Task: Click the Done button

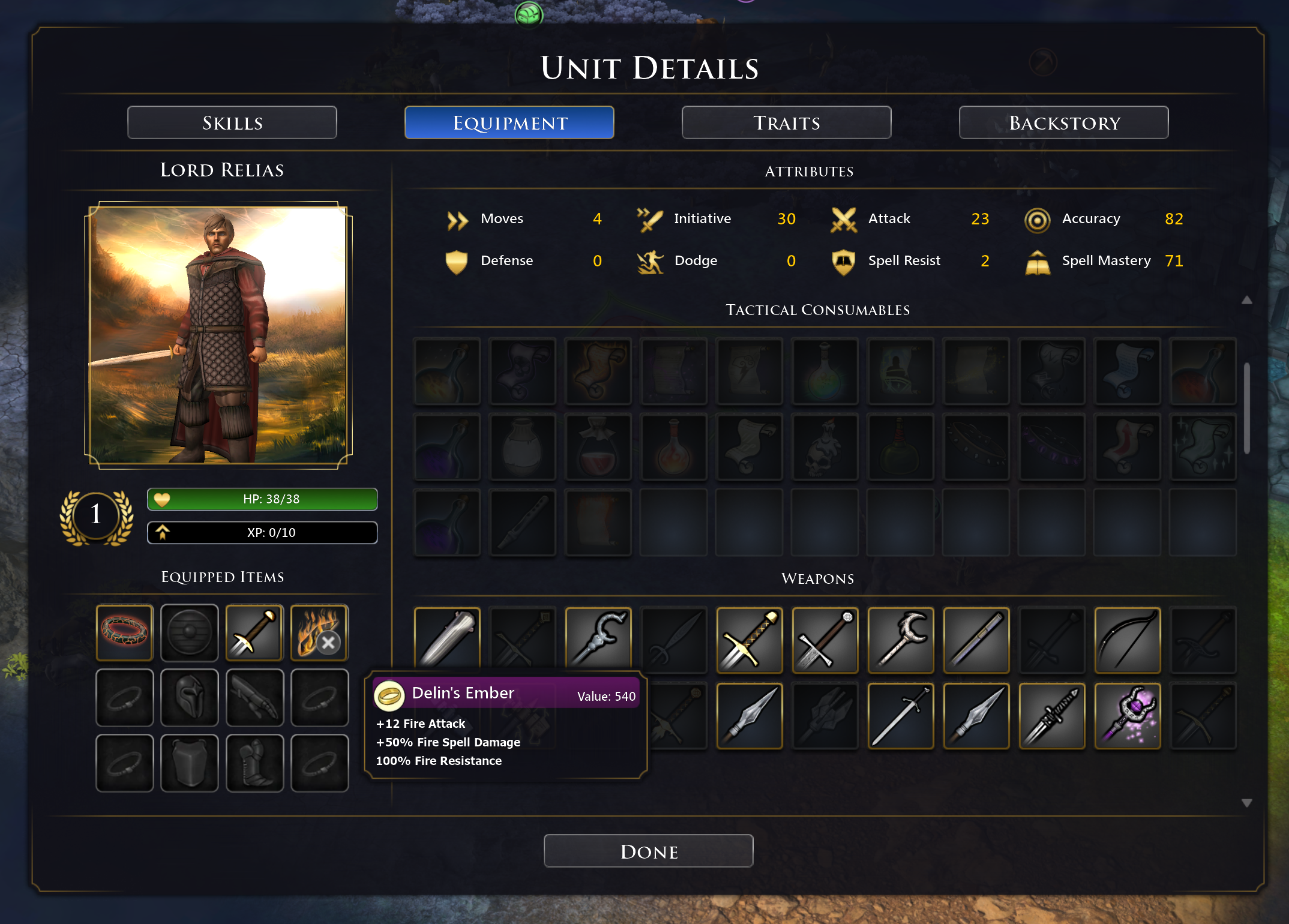Action: point(649,851)
